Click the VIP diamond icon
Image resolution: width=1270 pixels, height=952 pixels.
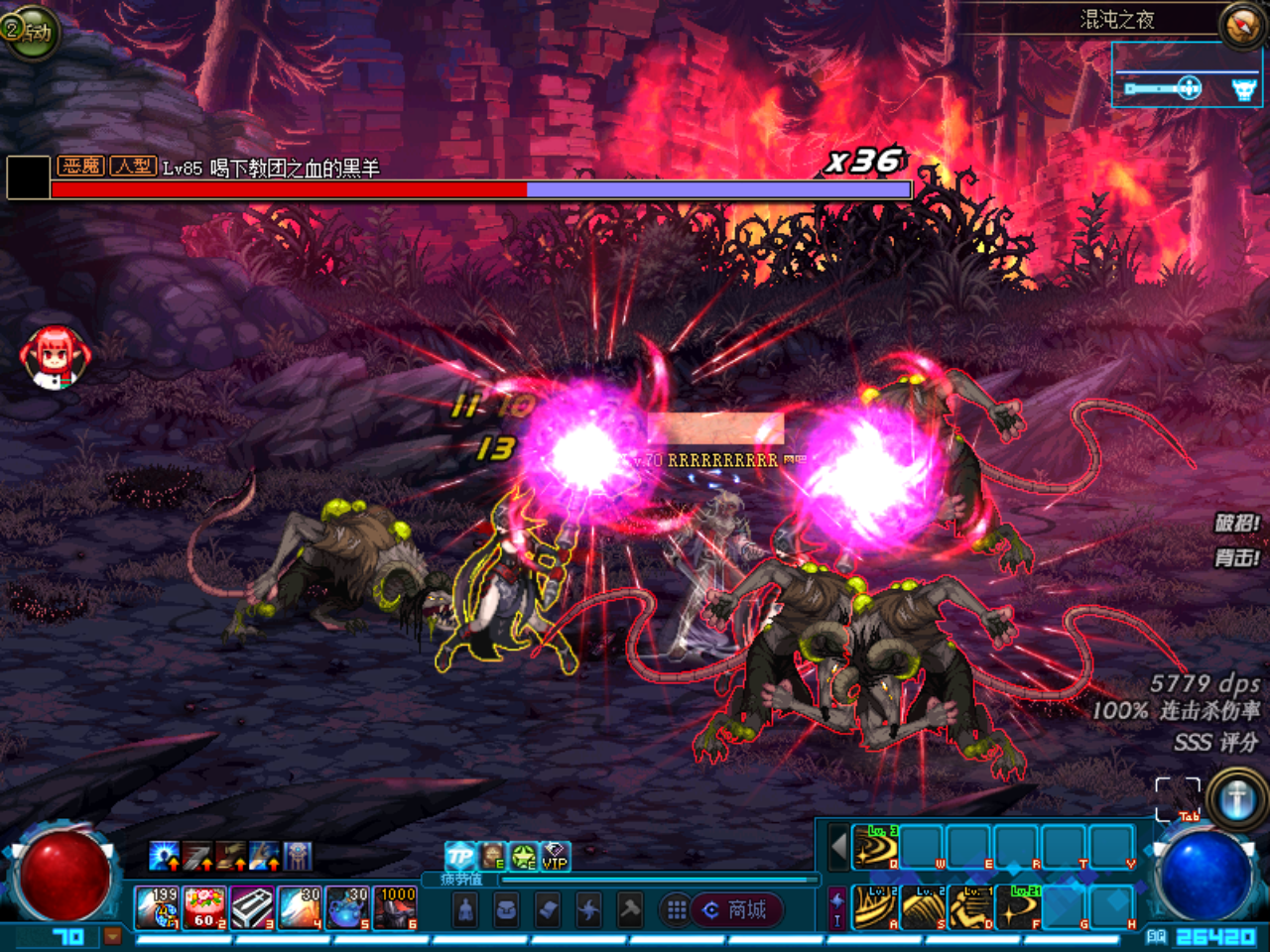[554, 855]
